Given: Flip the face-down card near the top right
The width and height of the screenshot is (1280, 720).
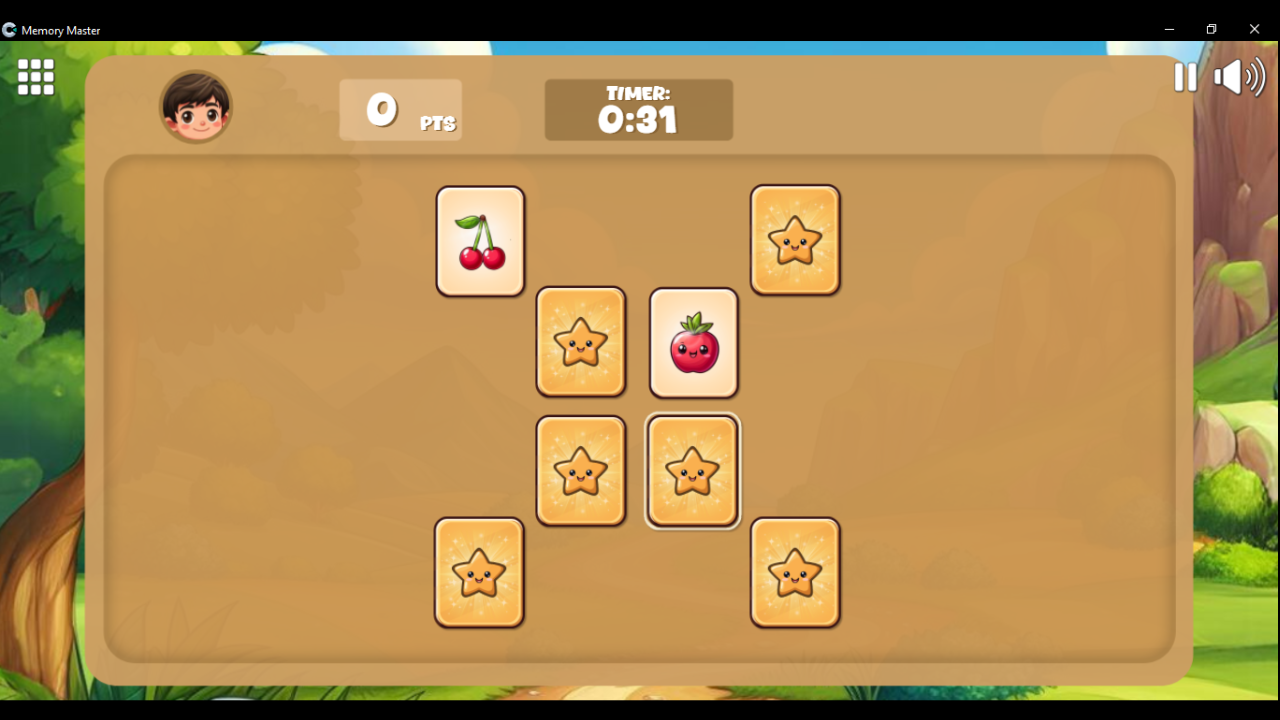Looking at the screenshot, I should (x=795, y=240).
